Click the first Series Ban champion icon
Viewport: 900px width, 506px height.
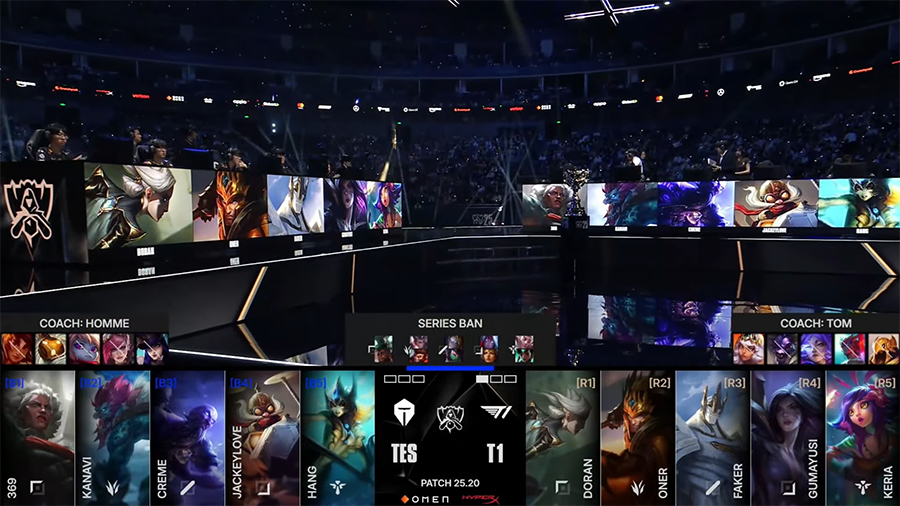(384, 348)
